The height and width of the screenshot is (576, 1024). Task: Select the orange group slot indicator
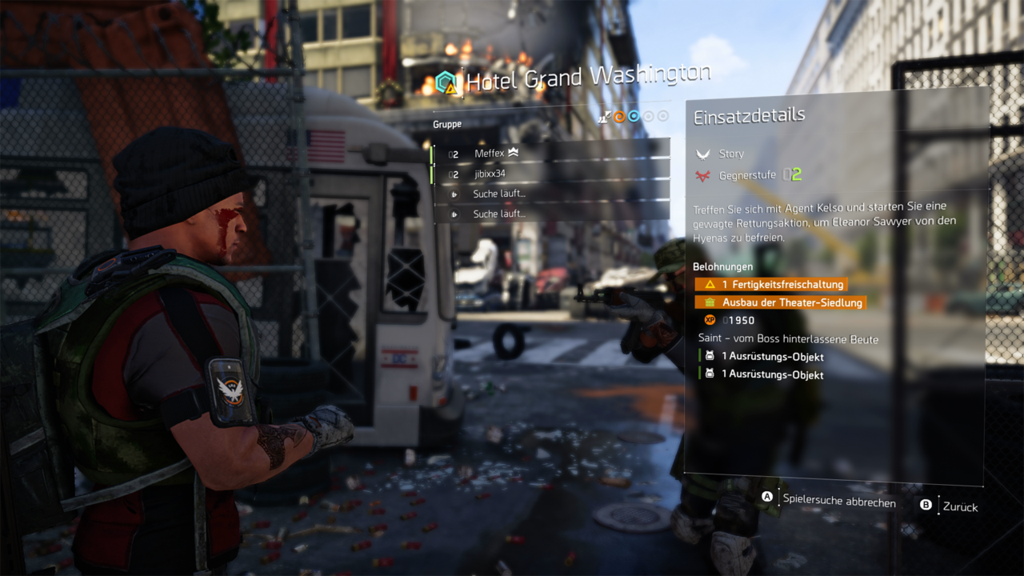[619, 116]
